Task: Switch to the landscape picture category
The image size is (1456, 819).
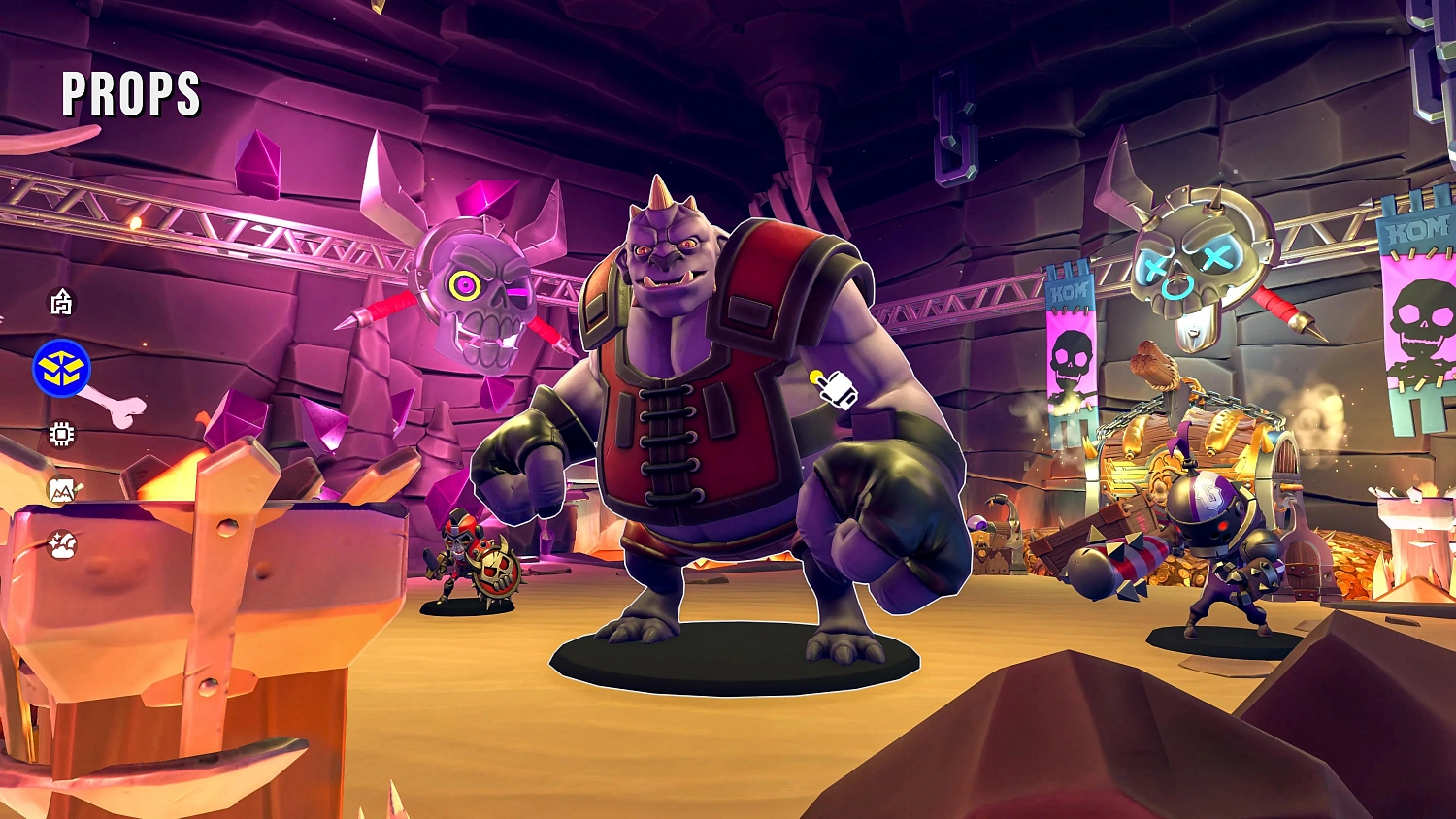Action: coord(62,490)
